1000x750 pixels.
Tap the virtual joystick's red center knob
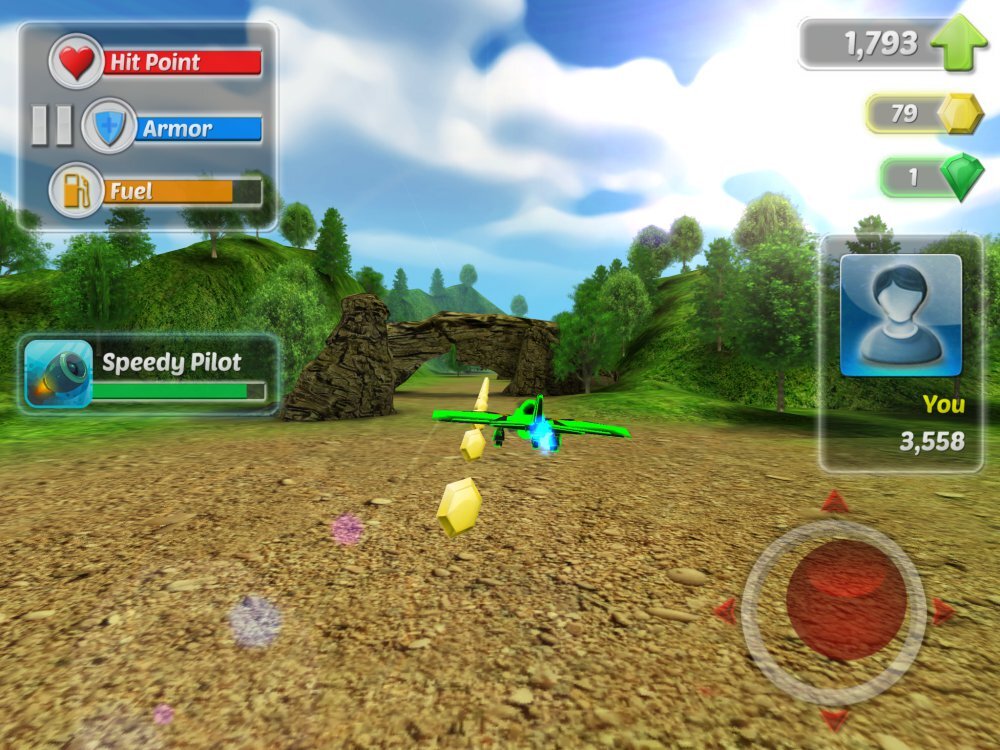[846, 600]
